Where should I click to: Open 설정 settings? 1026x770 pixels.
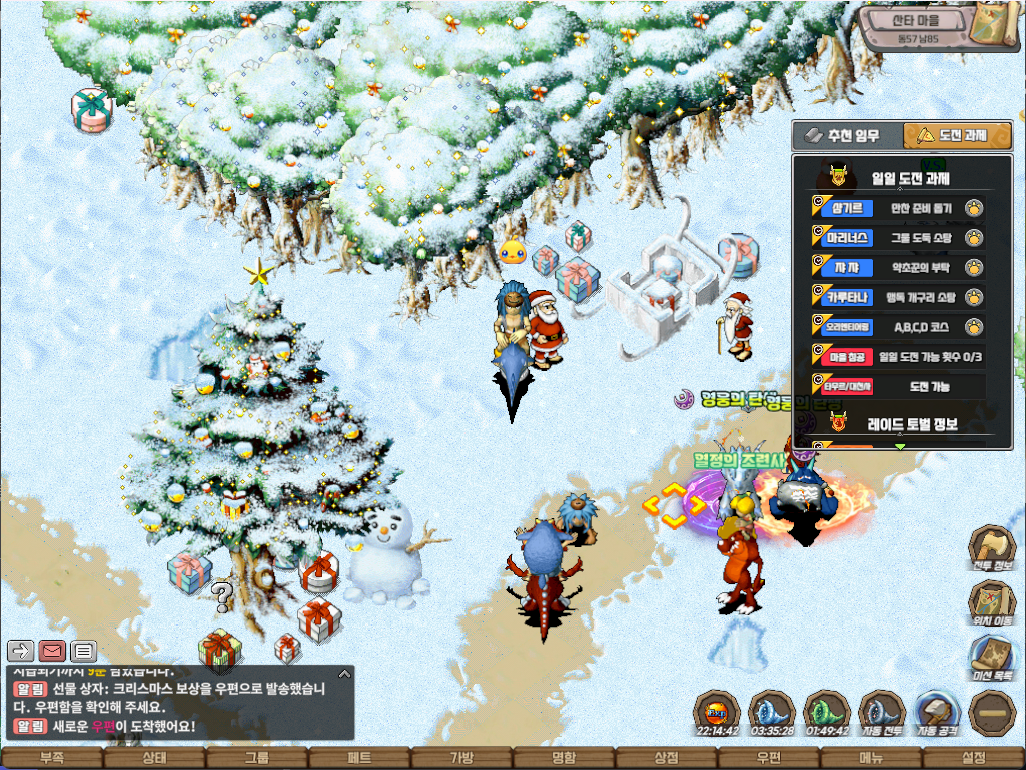click(973, 758)
